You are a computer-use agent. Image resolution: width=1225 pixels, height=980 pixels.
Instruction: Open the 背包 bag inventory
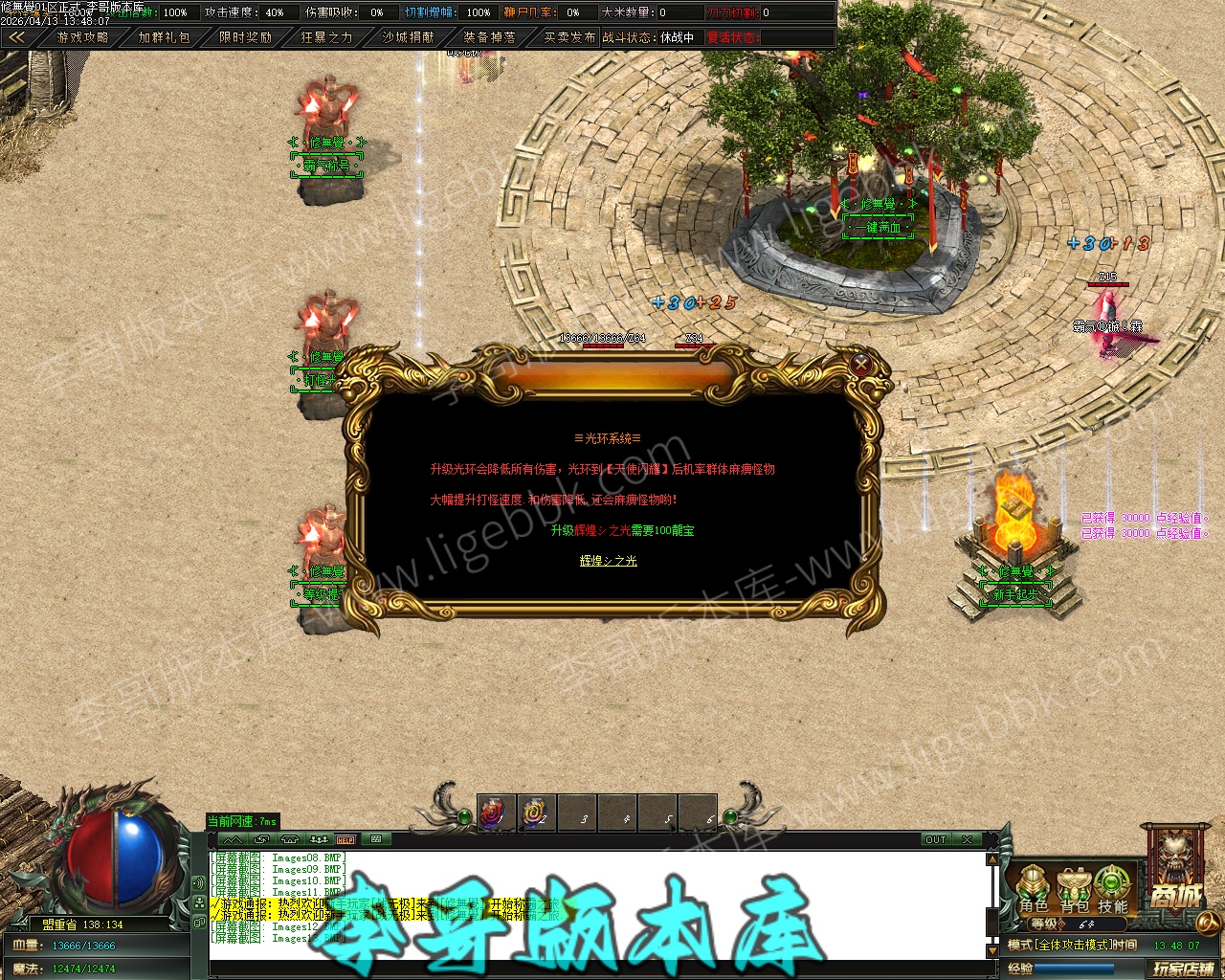[x=1074, y=889]
